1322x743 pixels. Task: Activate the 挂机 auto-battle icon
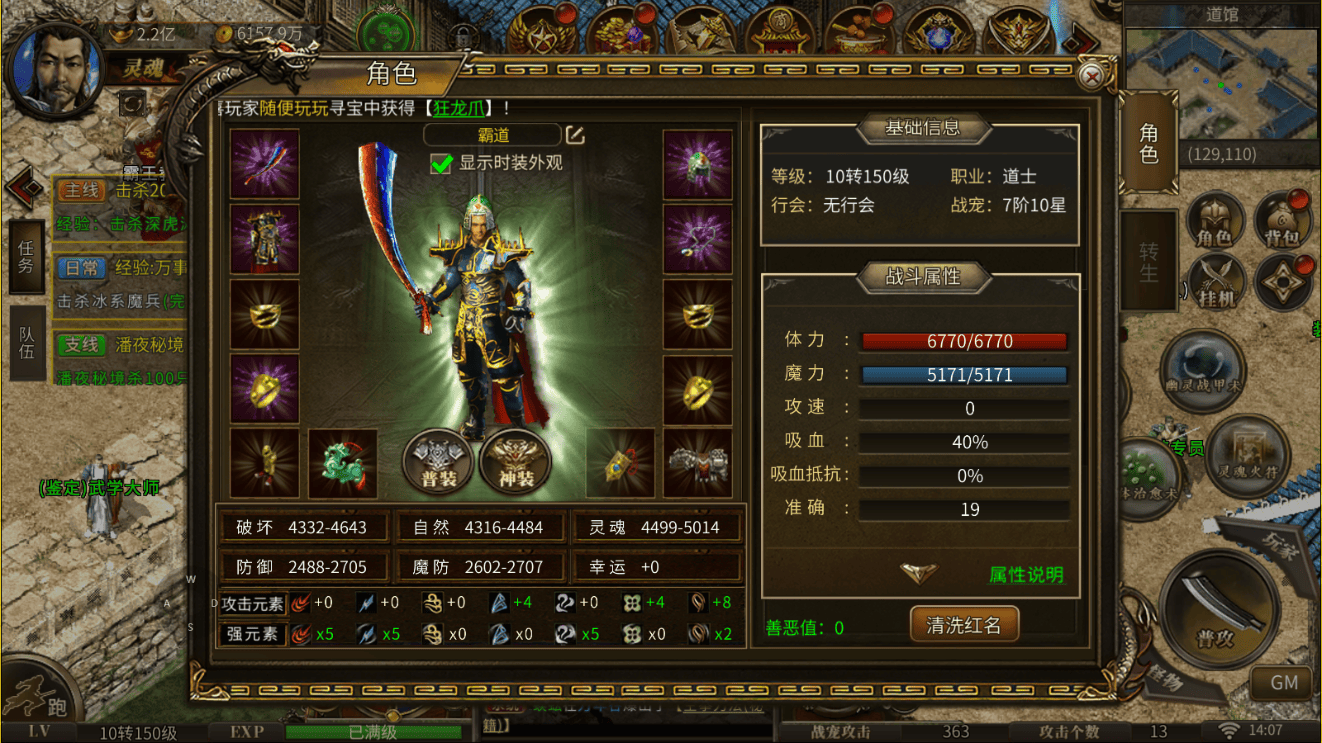pyautogui.click(x=1216, y=283)
